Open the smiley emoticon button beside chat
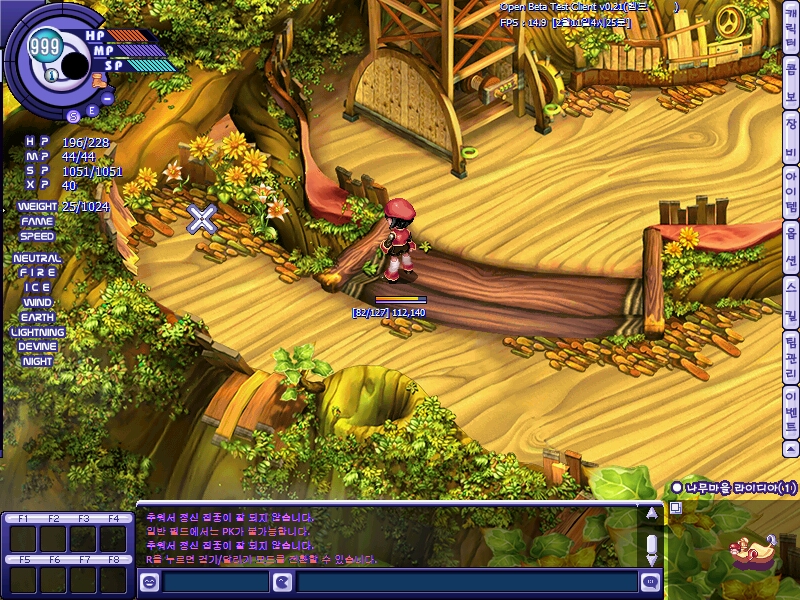800x600 pixels. 149,582
